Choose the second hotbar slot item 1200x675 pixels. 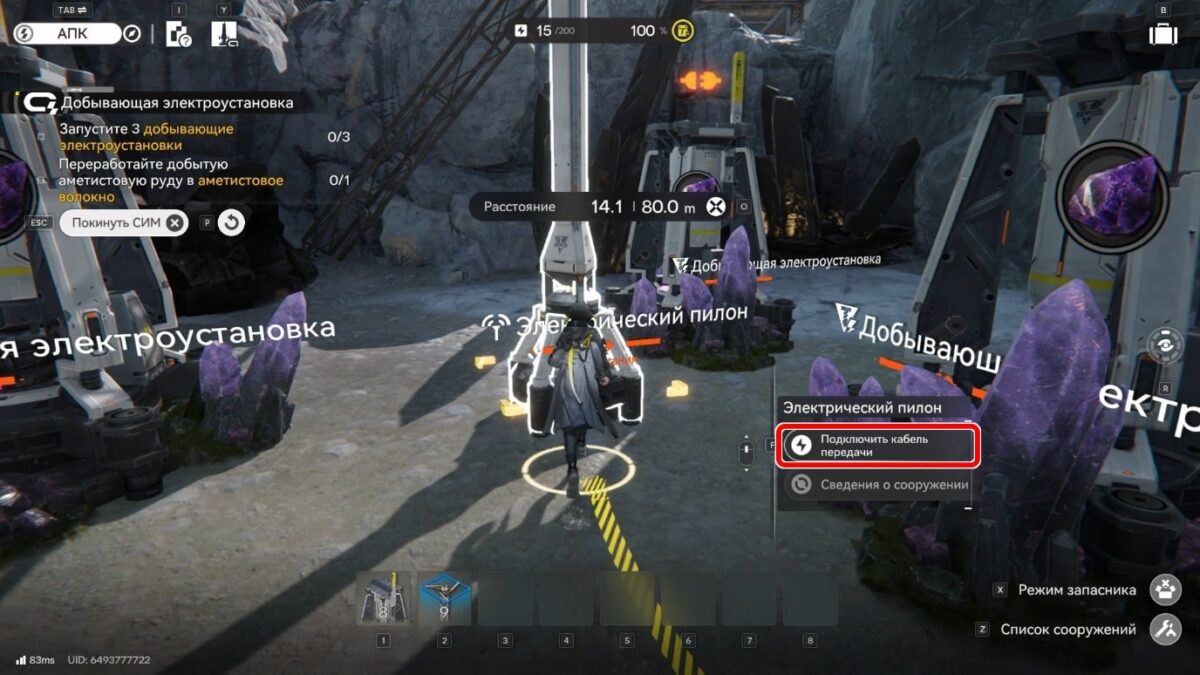444,599
